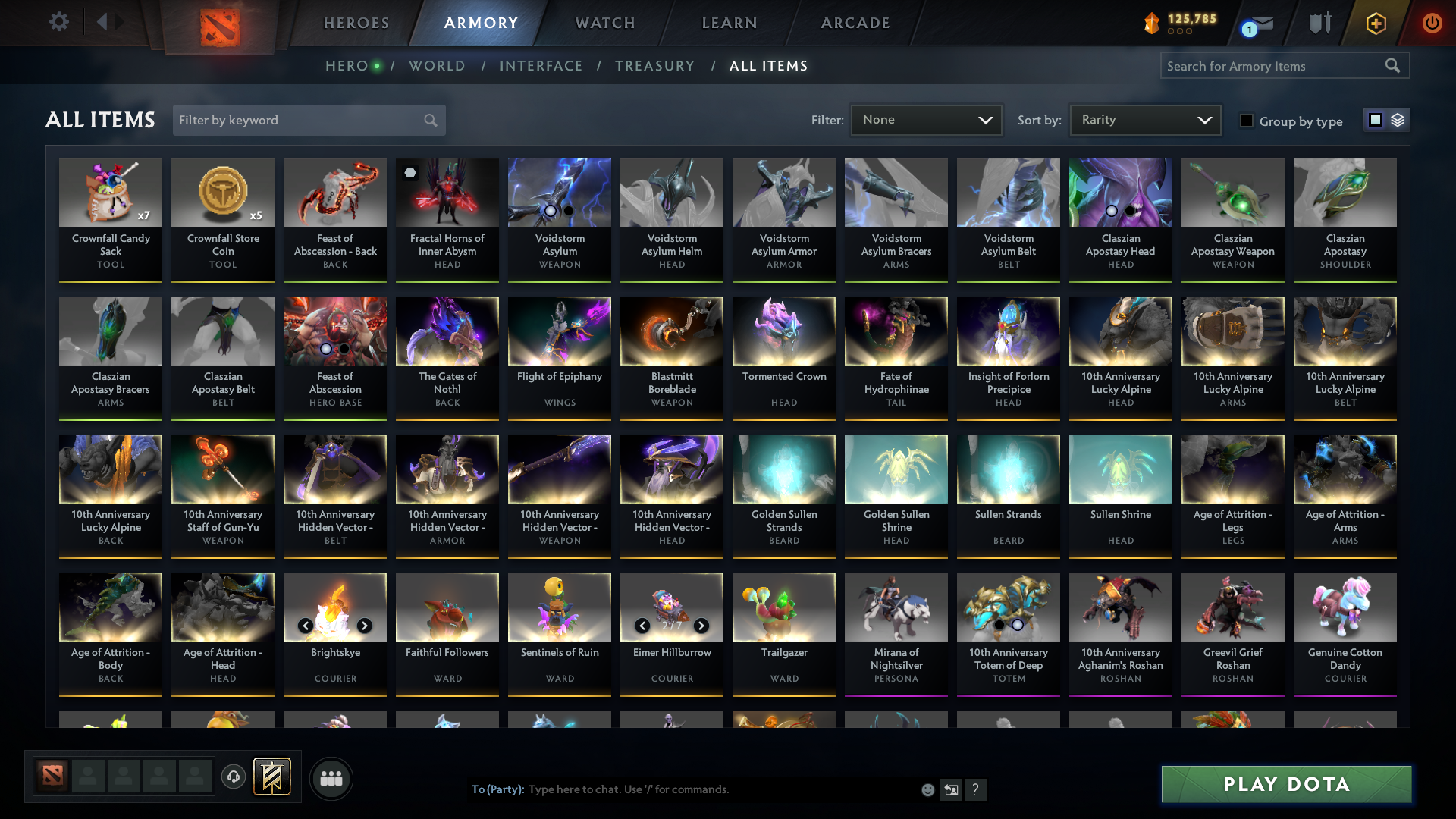1456x819 pixels.
Task: Open the settings gear icon
Action: pyautogui.click(x=58, y=22)
